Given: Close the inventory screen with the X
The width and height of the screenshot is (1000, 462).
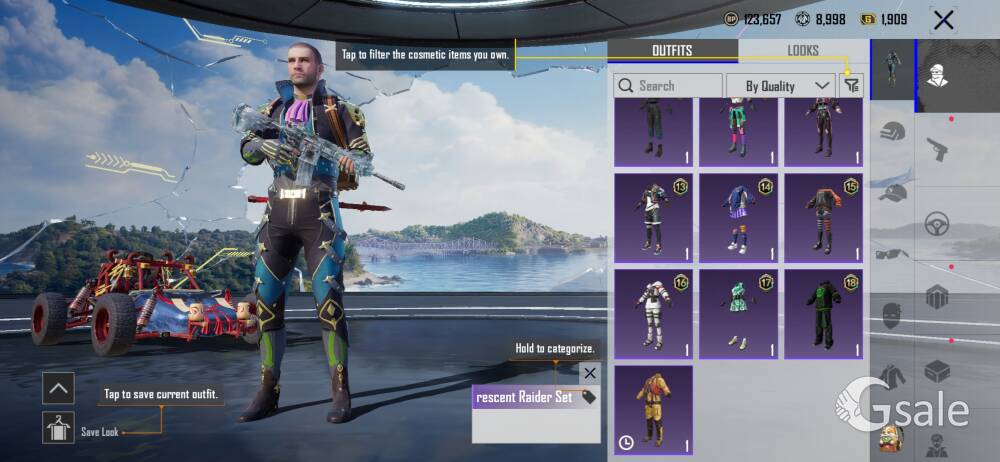Looking at the screenshot, I should tap(943, 19).
